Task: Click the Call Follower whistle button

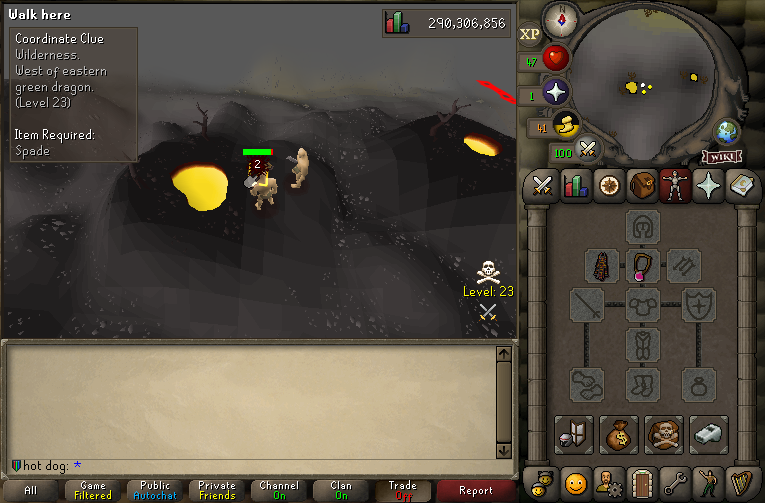Action: (x=707, y=435)
